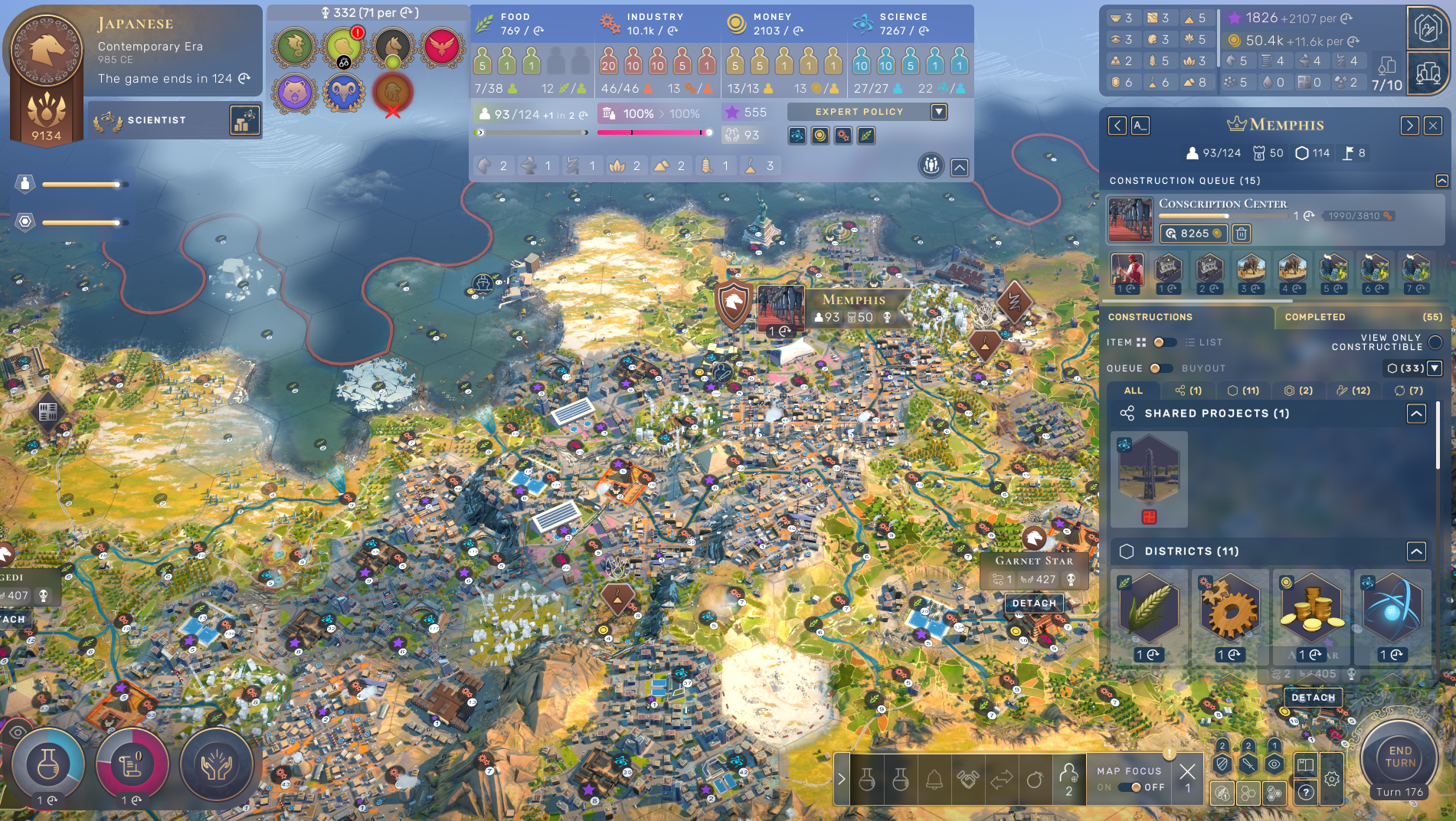Close the Memphis city panel

click(x=1433, y=126)
